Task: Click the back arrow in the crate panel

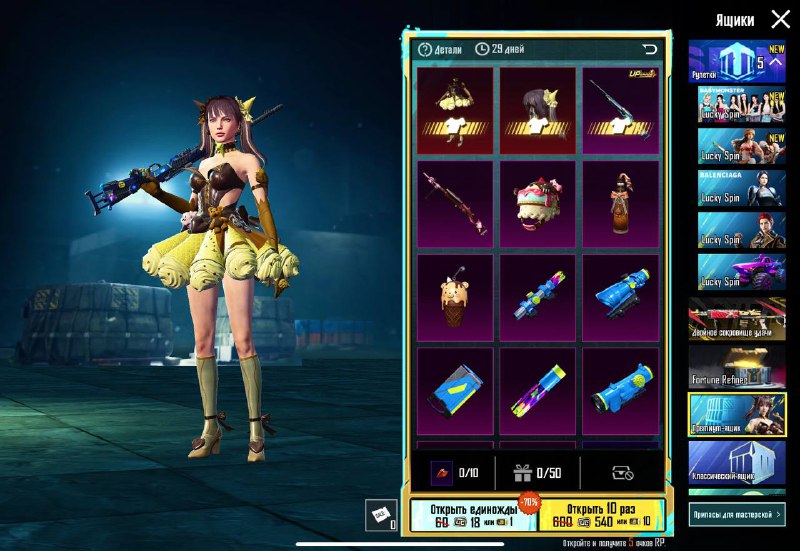Action: pos(650,49)
